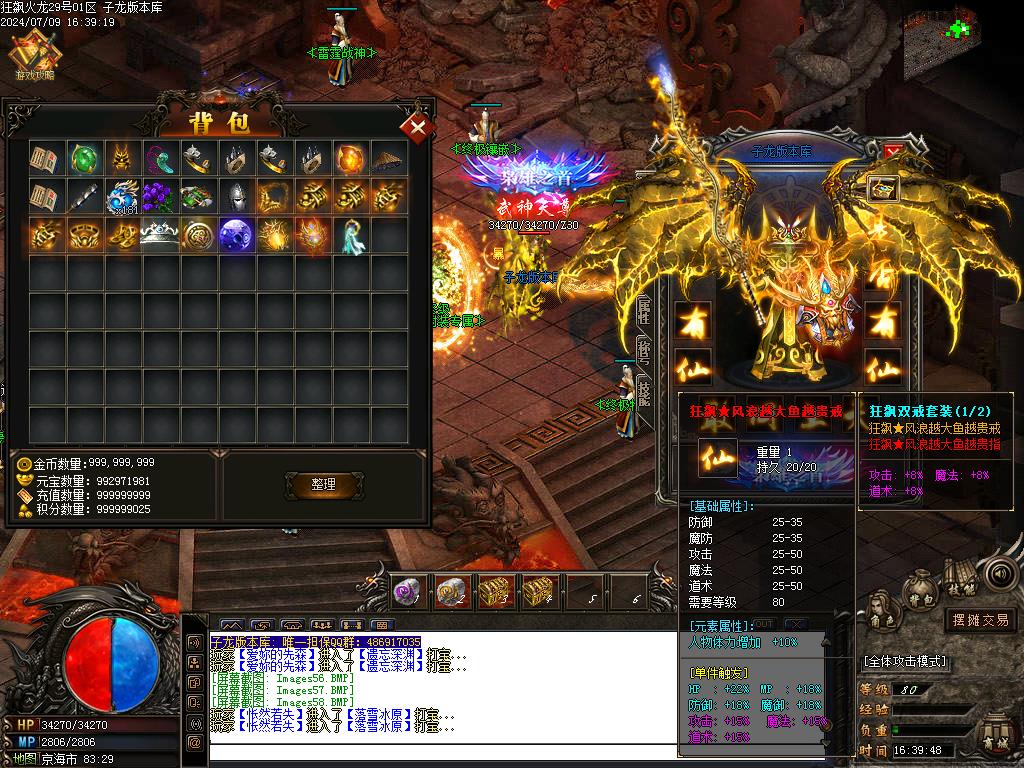The width and height of the screenshot is (1024, 768).
Task: Open the 角色 character button
Action: point(881,606)
